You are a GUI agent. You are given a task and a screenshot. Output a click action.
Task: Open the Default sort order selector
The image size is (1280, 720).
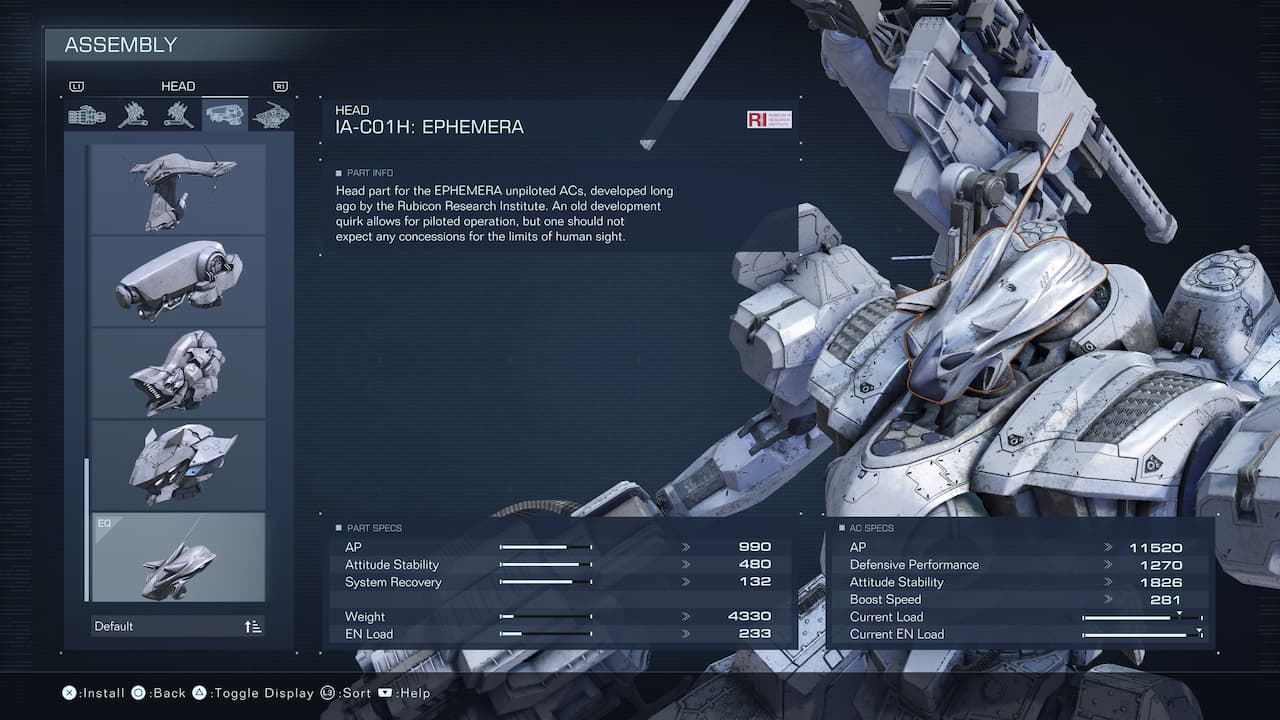click(x=178, y=626)
